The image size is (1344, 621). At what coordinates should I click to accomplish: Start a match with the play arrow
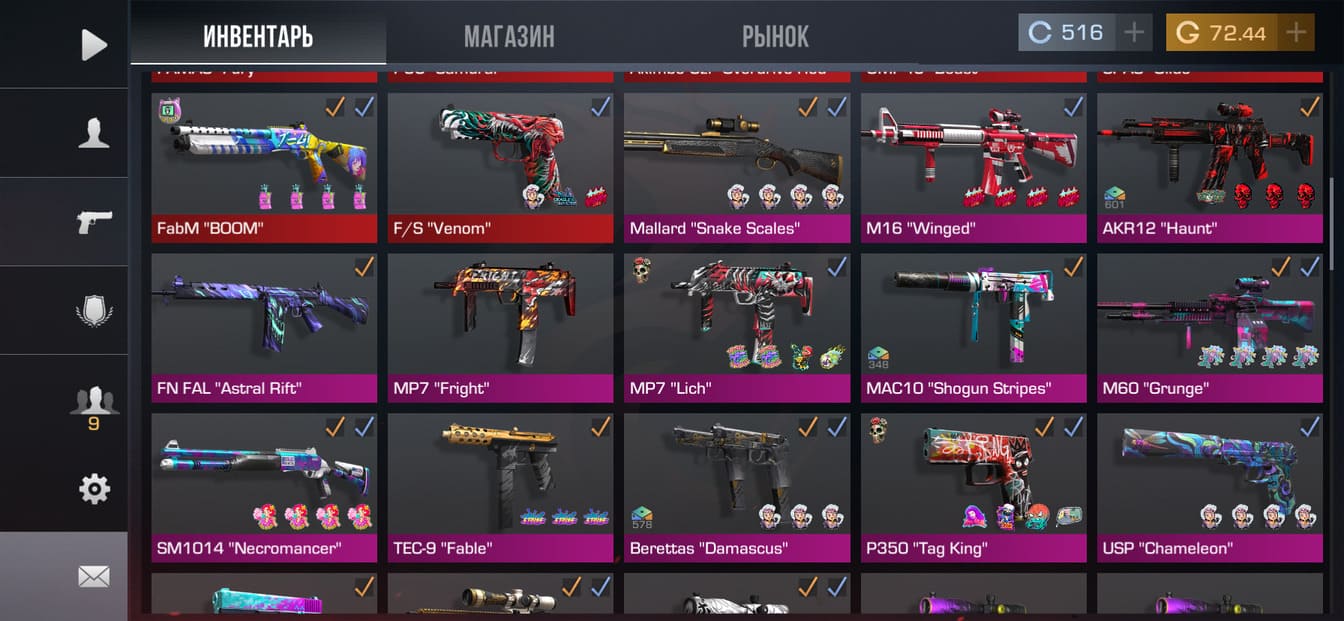[93, 44]
